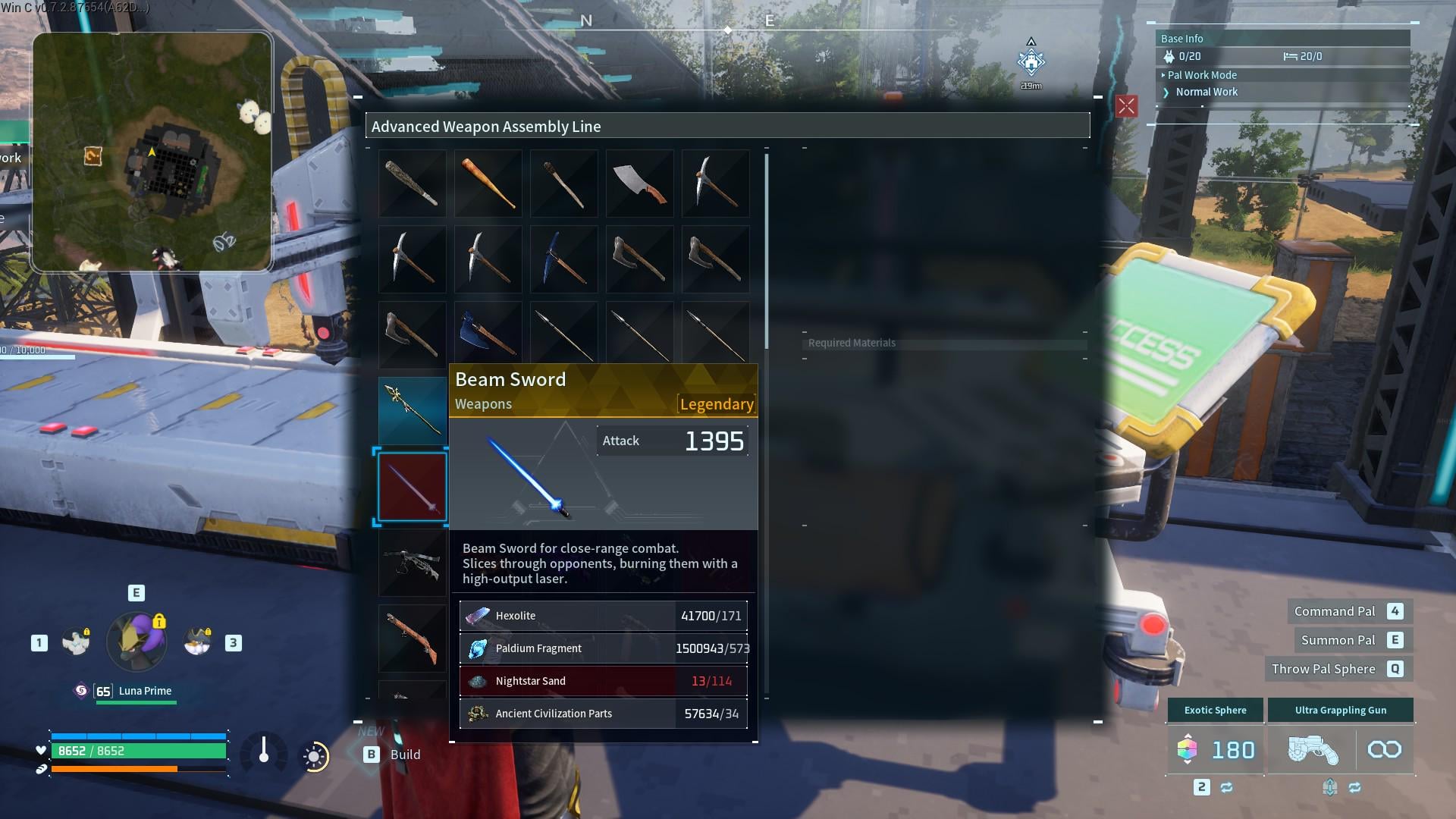Click the recipe list scrollbar
The height and width of the screenshot is (819, 1456).
pos(767,252)
